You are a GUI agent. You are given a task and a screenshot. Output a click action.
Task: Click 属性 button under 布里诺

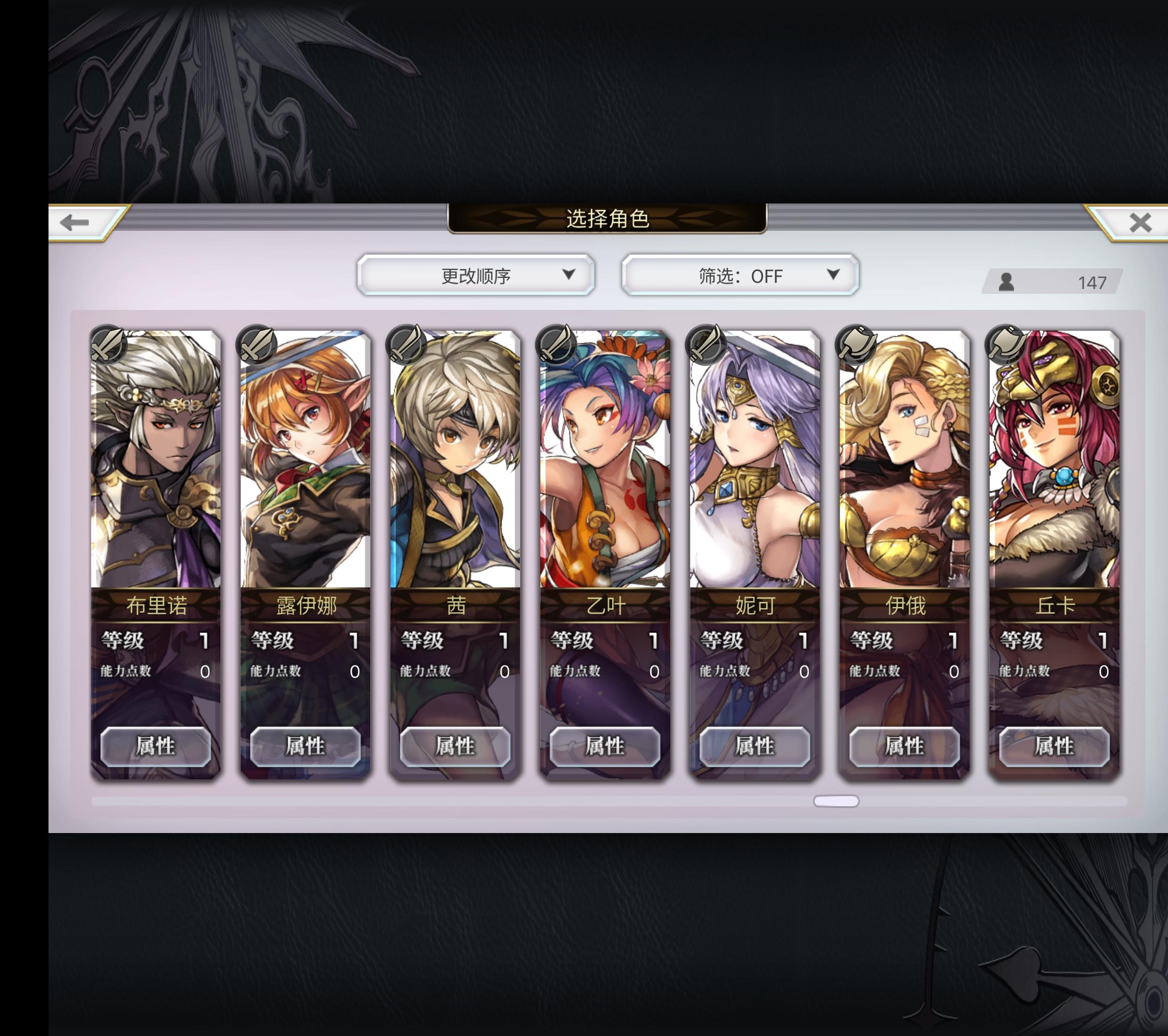[156, 747]
